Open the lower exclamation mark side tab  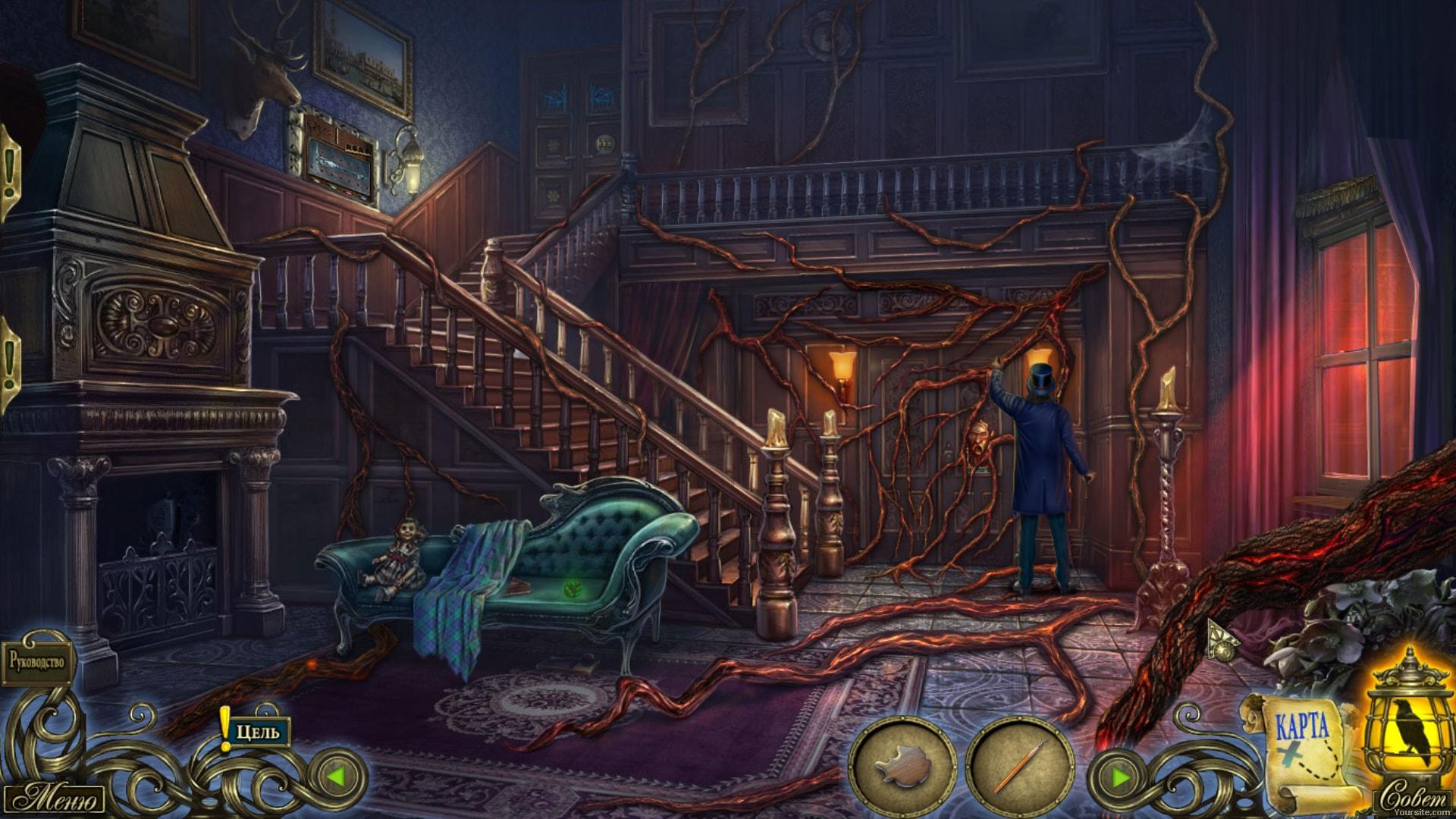pos(9,364)
